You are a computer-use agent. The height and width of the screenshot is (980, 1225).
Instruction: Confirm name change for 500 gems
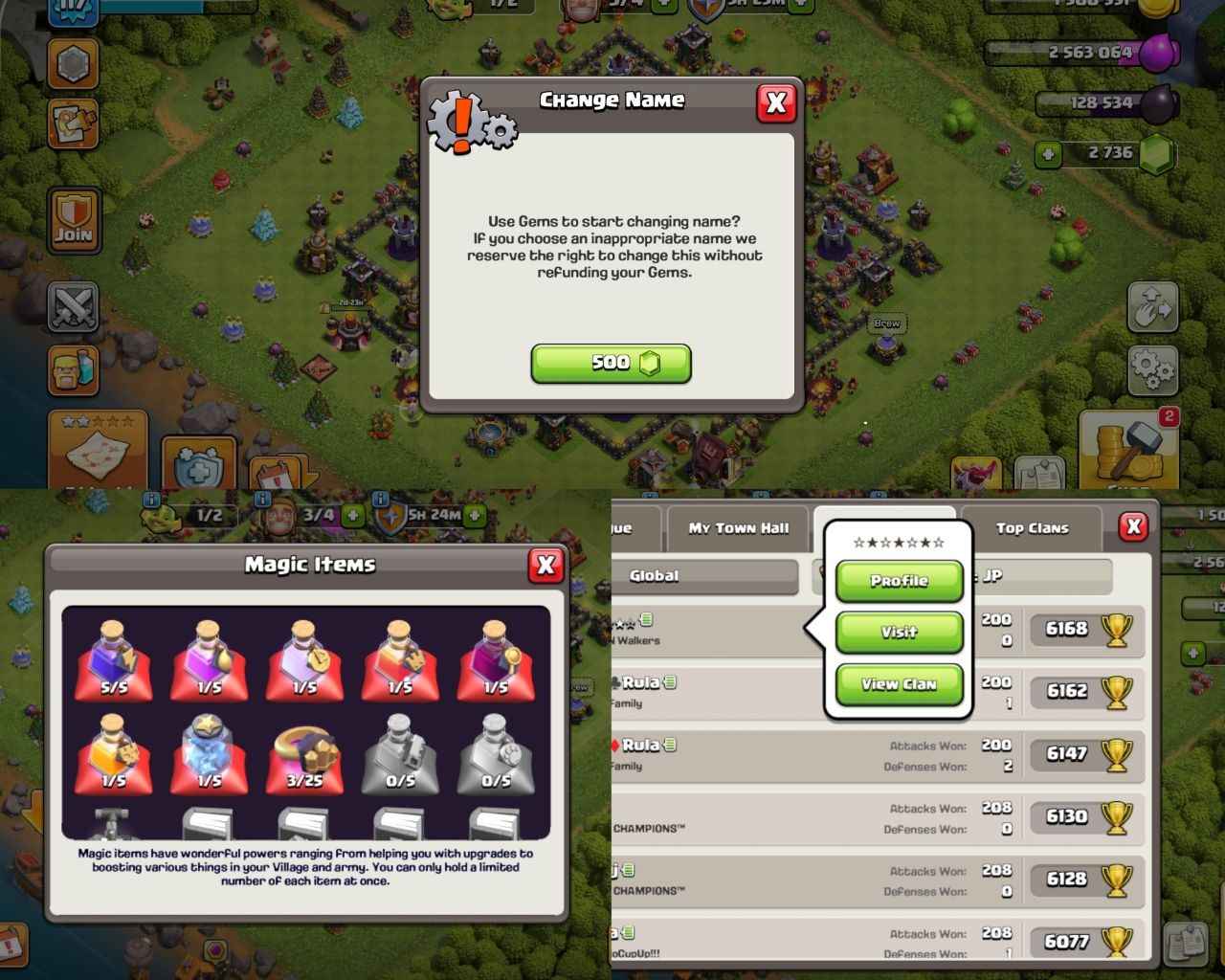point(610,363)
